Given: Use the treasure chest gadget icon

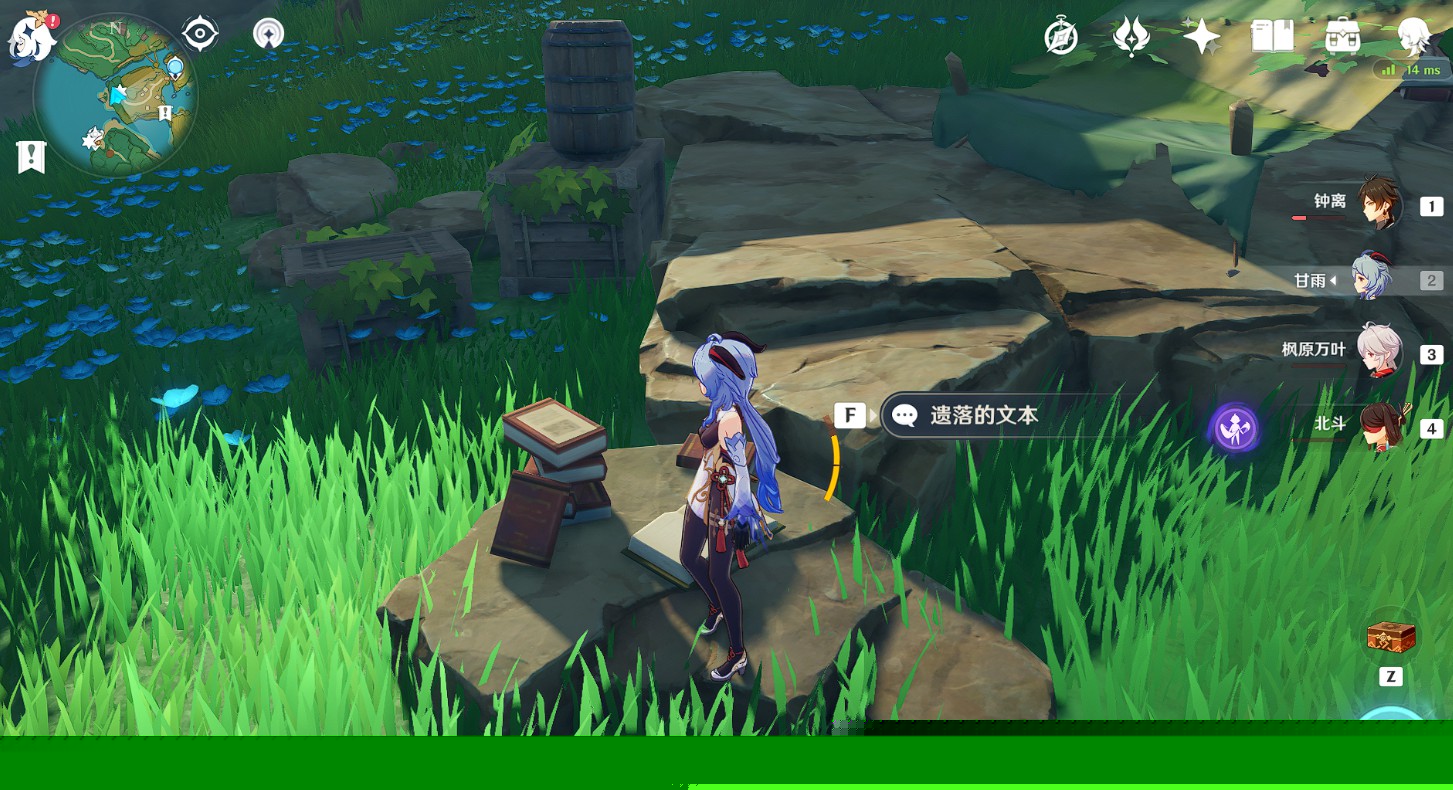Looking at the screenshot, I should point(1391,636).
